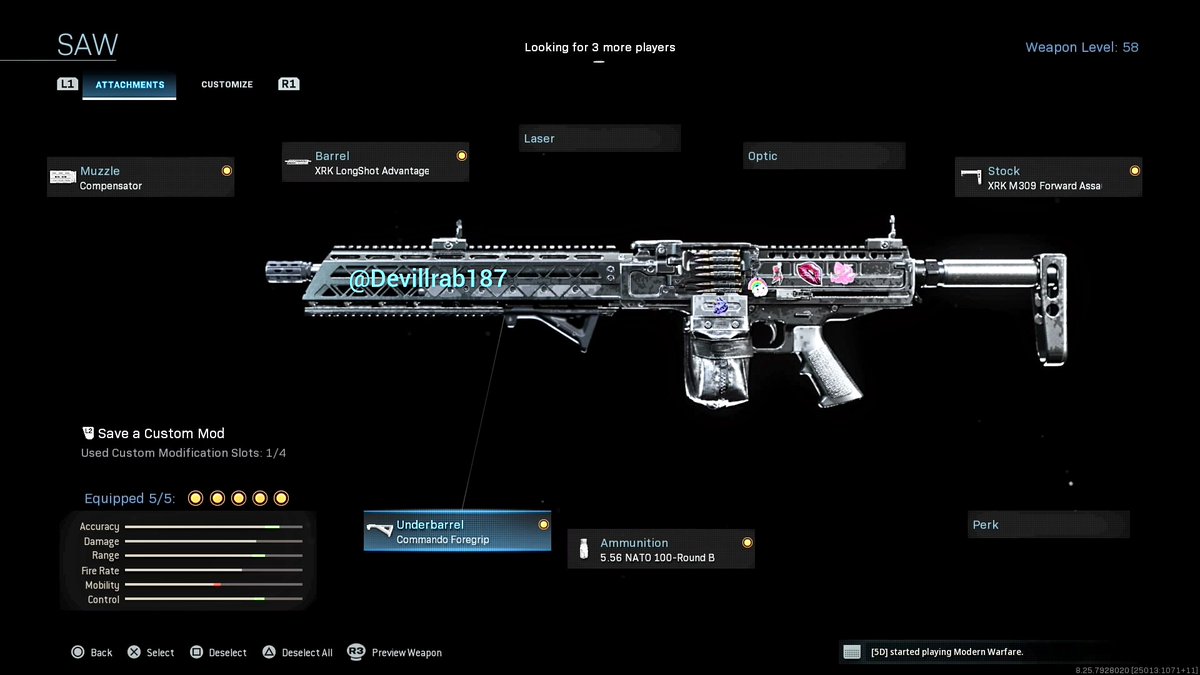The image size is (1200, 675).
Task: Choose the empty Perk slot
Action: click(1048, 525)
